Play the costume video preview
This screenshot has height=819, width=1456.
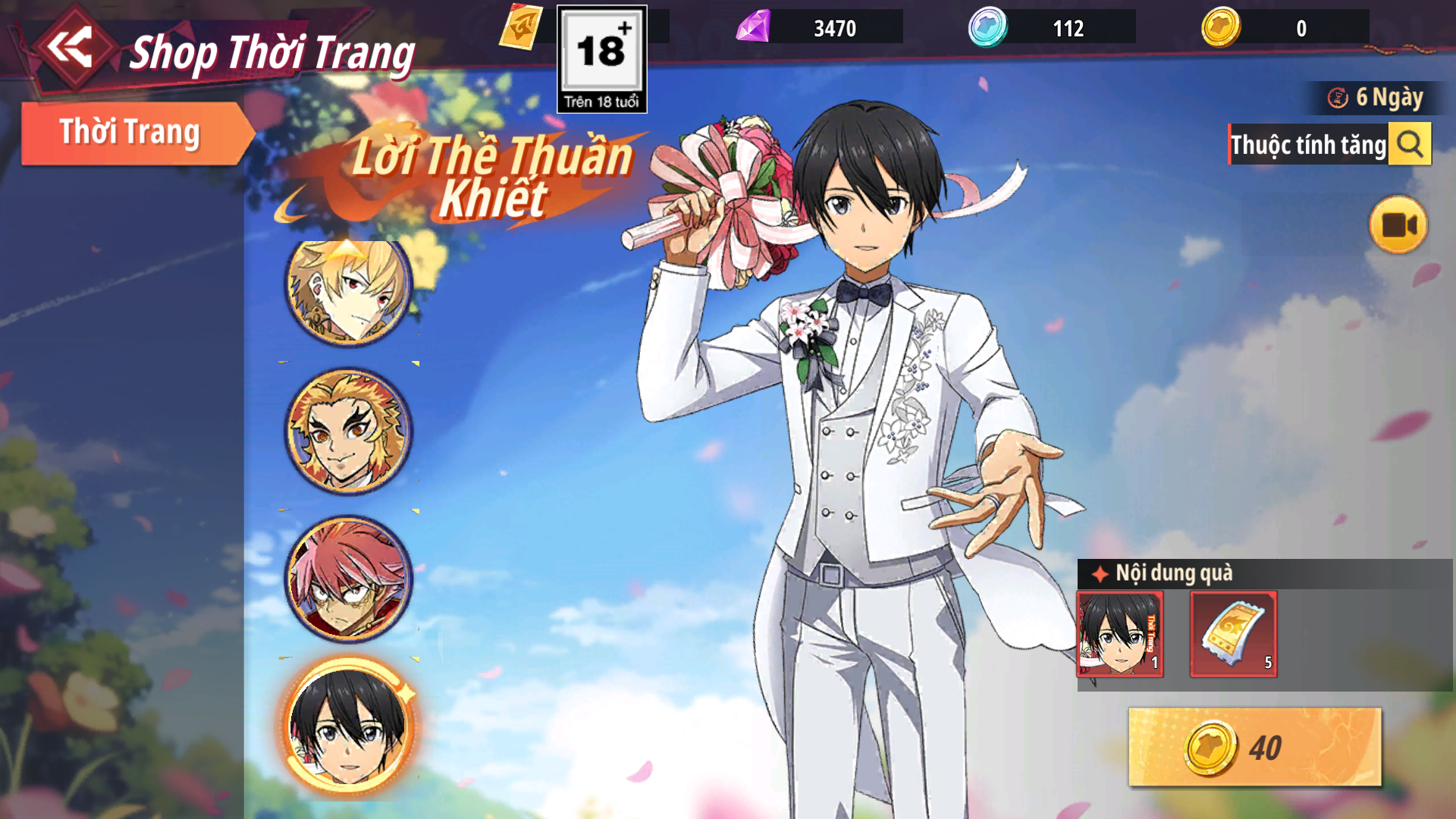pos(1398,225)
